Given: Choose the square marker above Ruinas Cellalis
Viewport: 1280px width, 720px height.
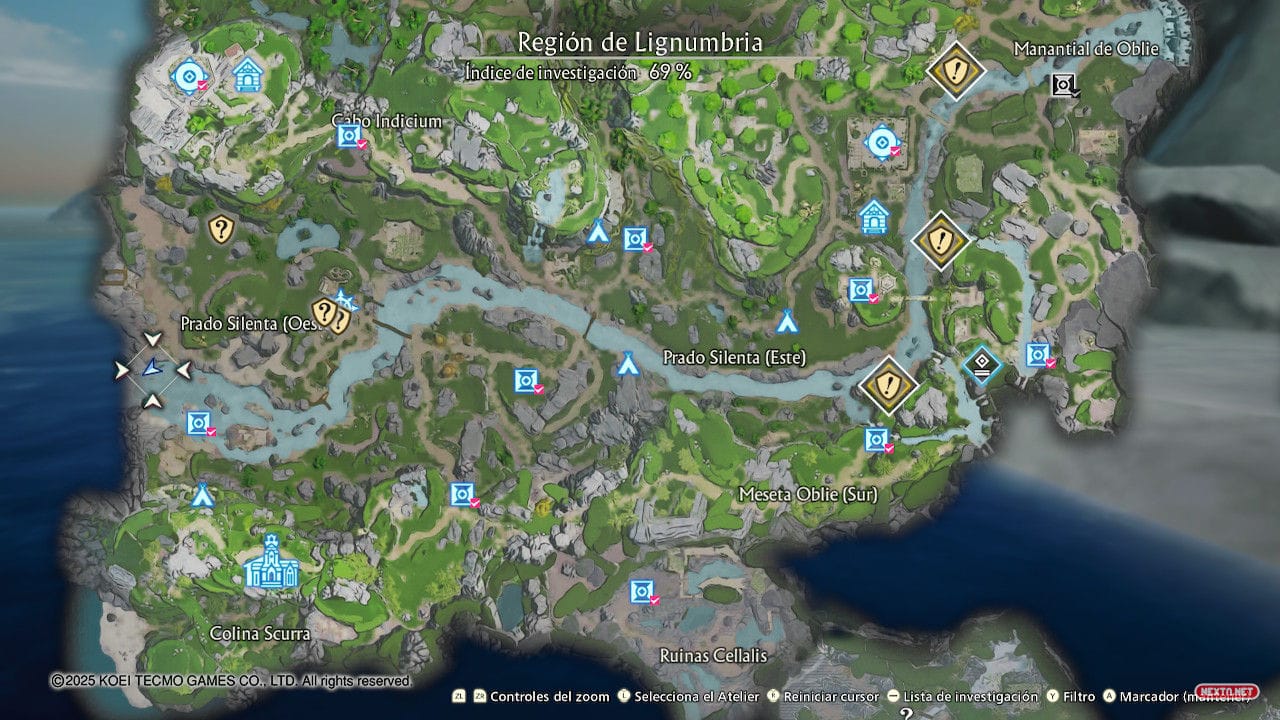Looking at the screenshot, I should tap(642, 591).
